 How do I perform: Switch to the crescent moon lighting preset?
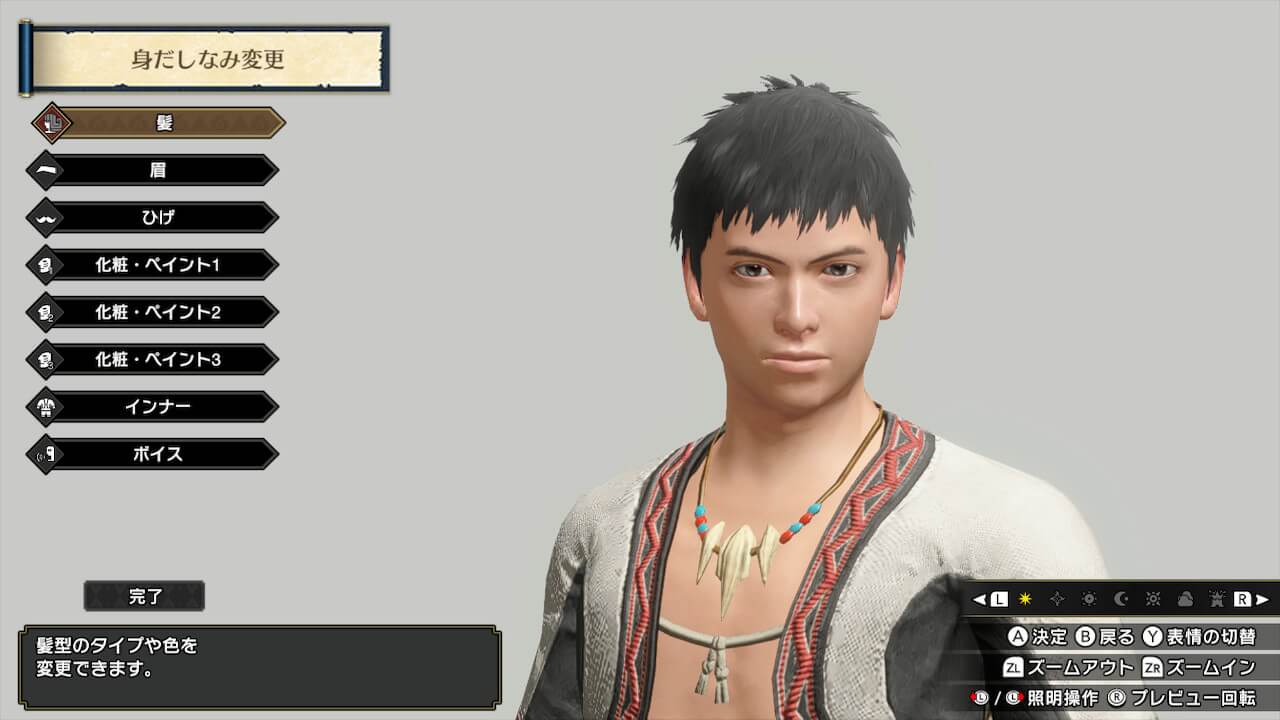coord(1121,599)
